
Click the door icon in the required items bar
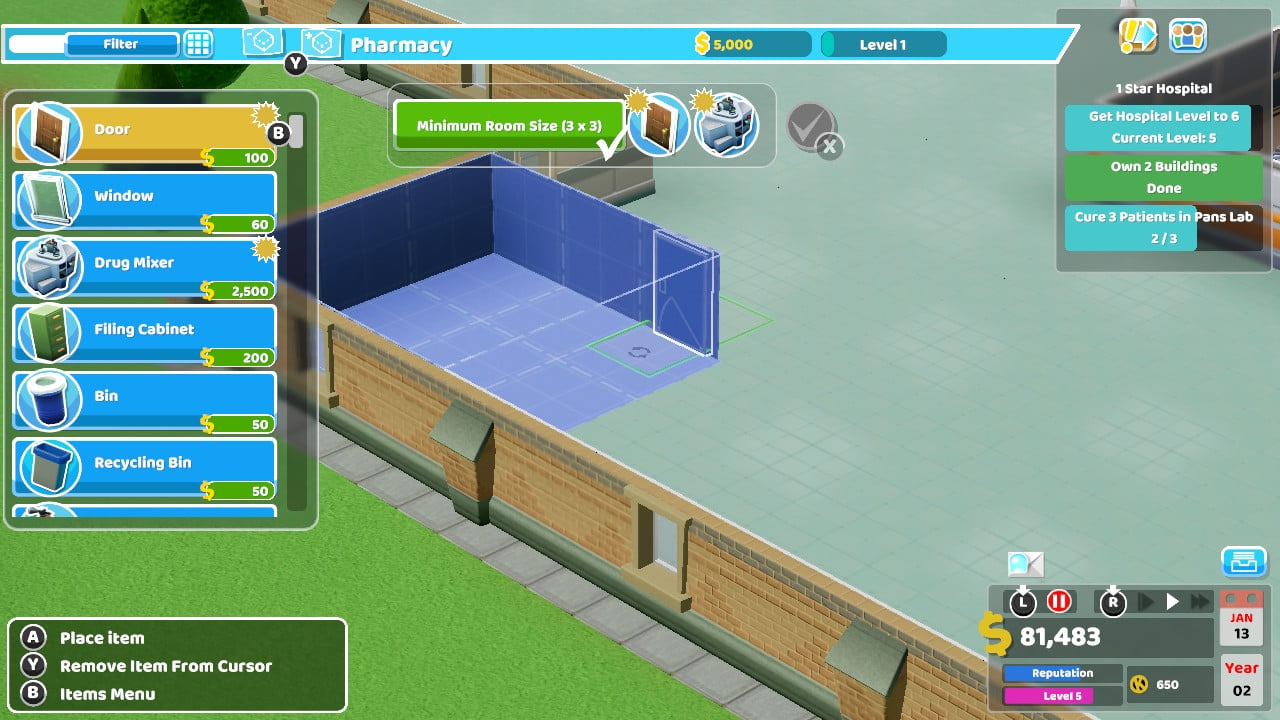point(661,125)
